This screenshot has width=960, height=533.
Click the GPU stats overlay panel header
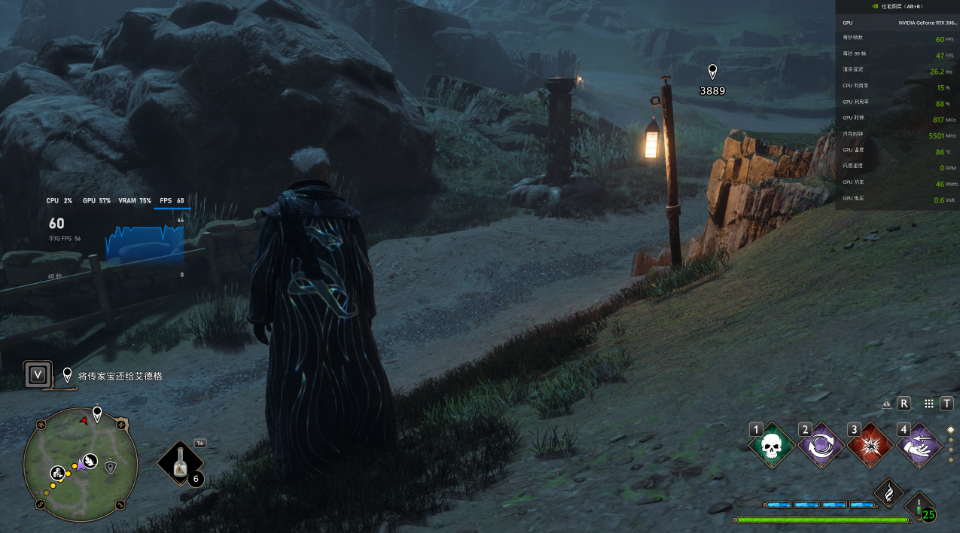[x=897, y=7]
